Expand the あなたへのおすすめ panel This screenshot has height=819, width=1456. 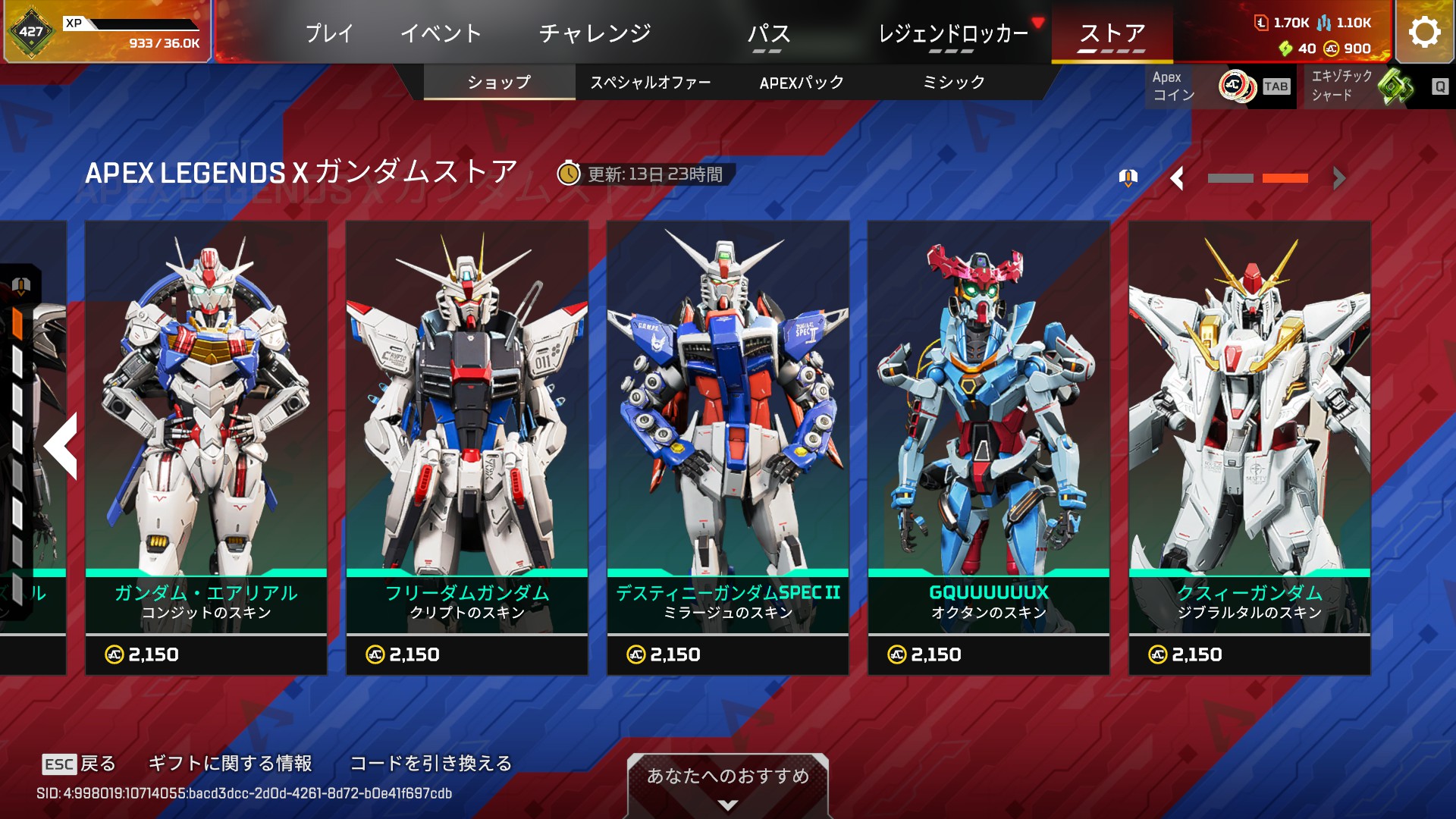coord(727,786)
